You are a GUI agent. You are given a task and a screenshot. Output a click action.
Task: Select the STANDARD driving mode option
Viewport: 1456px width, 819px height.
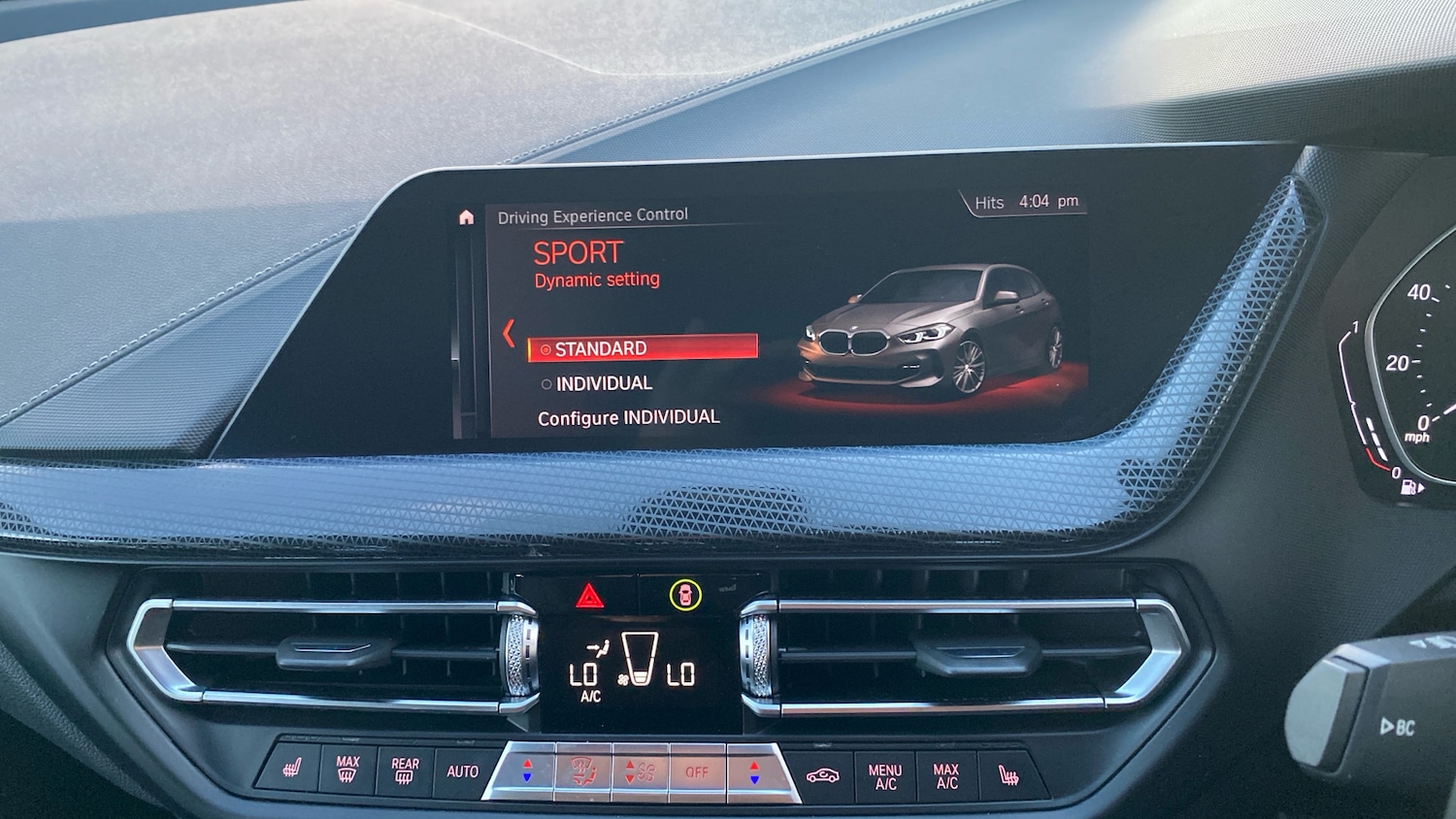point(601,348)
